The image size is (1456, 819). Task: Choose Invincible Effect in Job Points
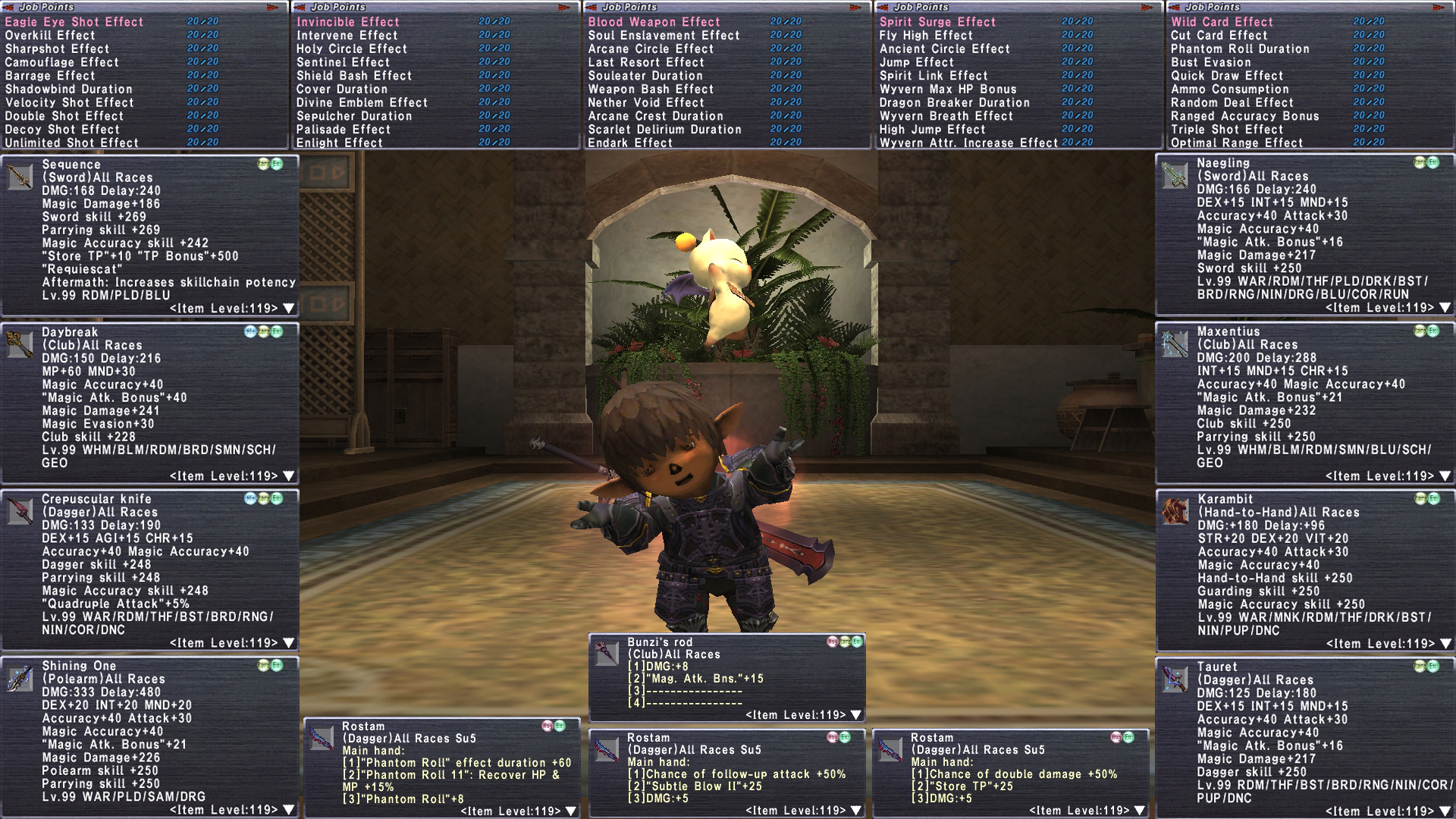(x=347, y=22)
